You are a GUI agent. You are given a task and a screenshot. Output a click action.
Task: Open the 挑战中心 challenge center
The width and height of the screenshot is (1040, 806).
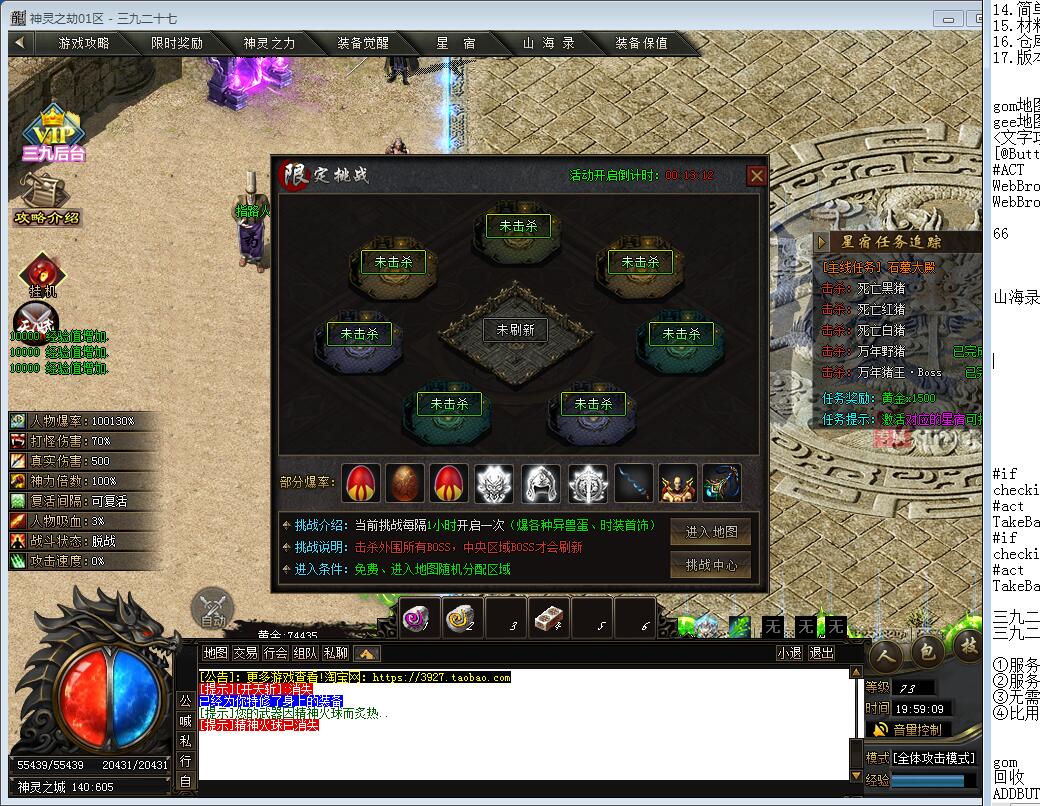pyautogui.click(x=710, y=565)
